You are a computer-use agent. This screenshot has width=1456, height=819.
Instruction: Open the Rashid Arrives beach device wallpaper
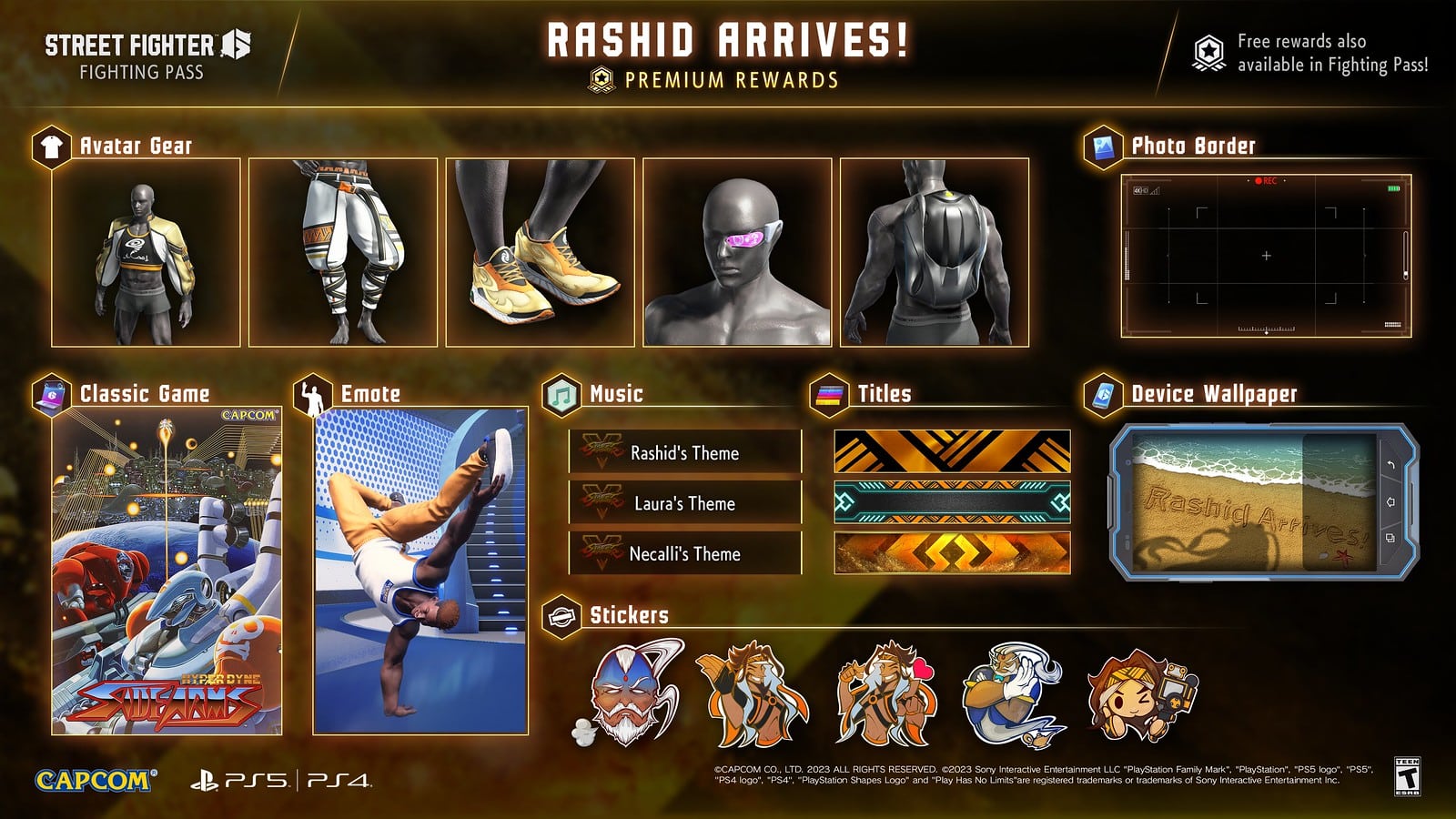pyautogui.click(x=1264, y=502)
